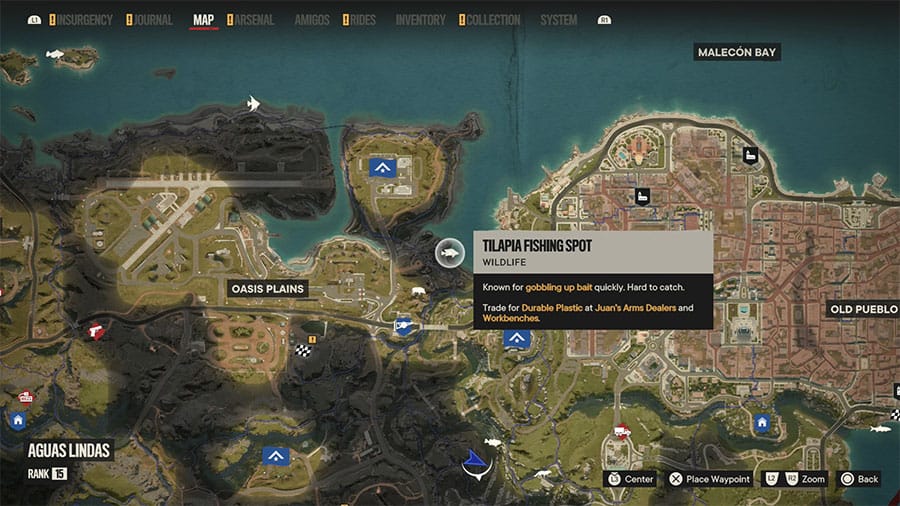Select the yellow exclamation mark marker
Viewport: 900px width, 506px height.
312,339
